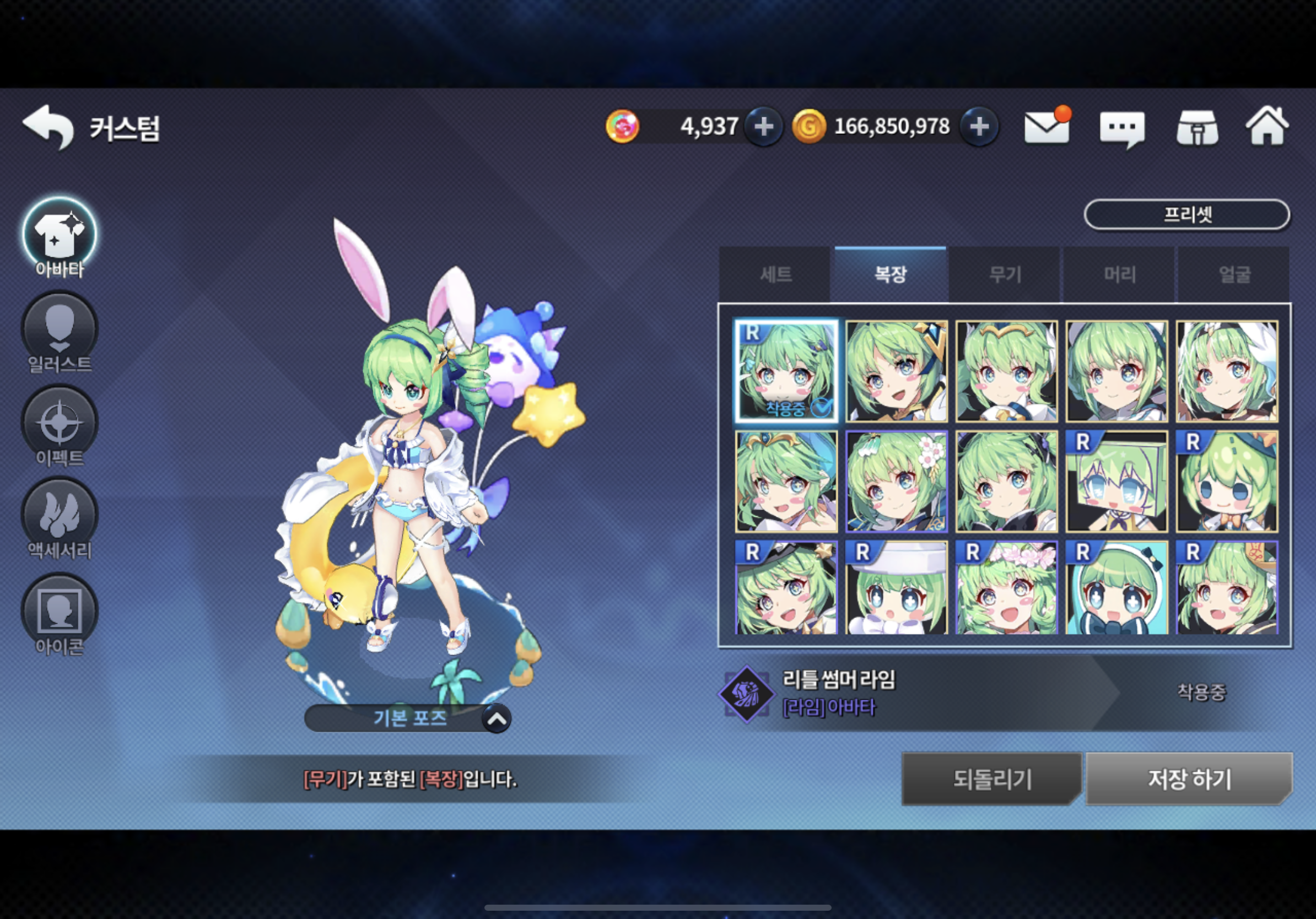Choose the blocky pixel-style costume thumbnail
This screenshot has width=1316, height=919.
point(1117,482)
